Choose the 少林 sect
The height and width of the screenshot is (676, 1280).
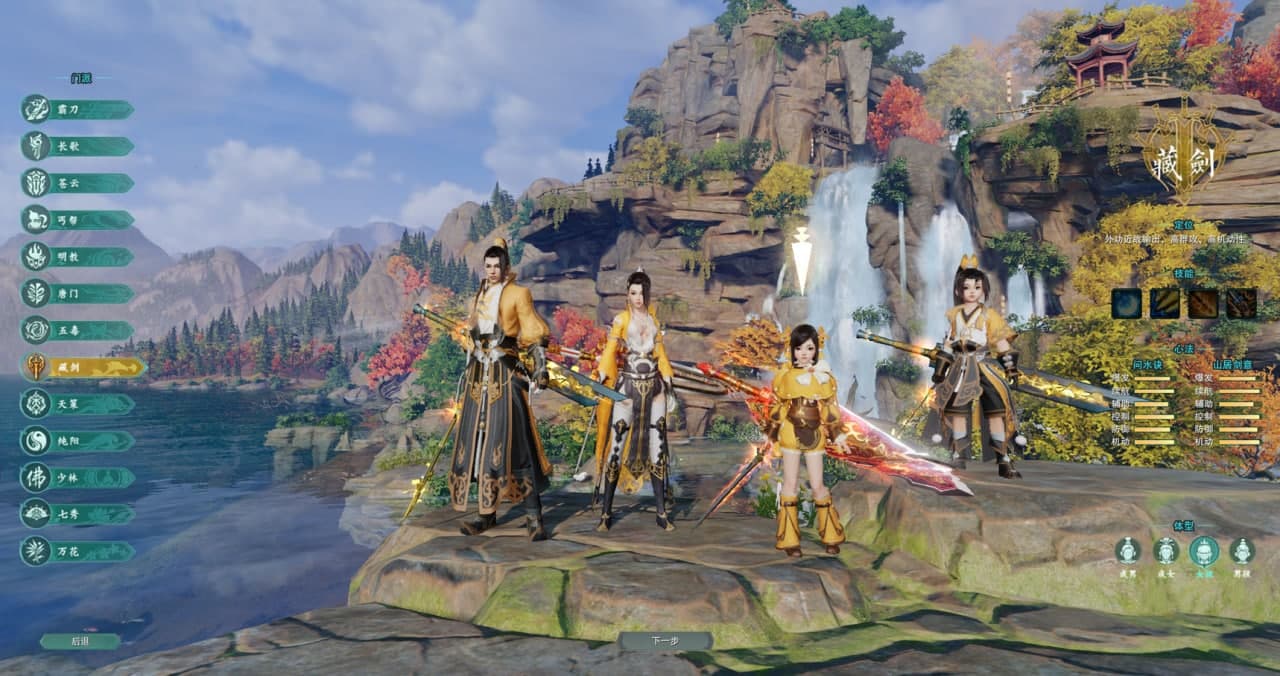[78, 477]
